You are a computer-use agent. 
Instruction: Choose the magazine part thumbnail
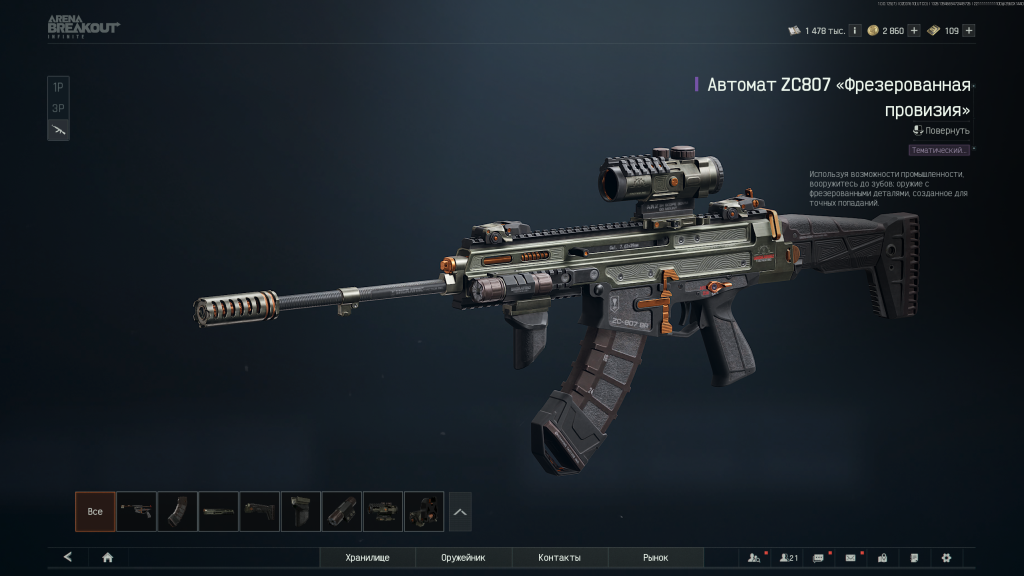(x=177, y=511)
